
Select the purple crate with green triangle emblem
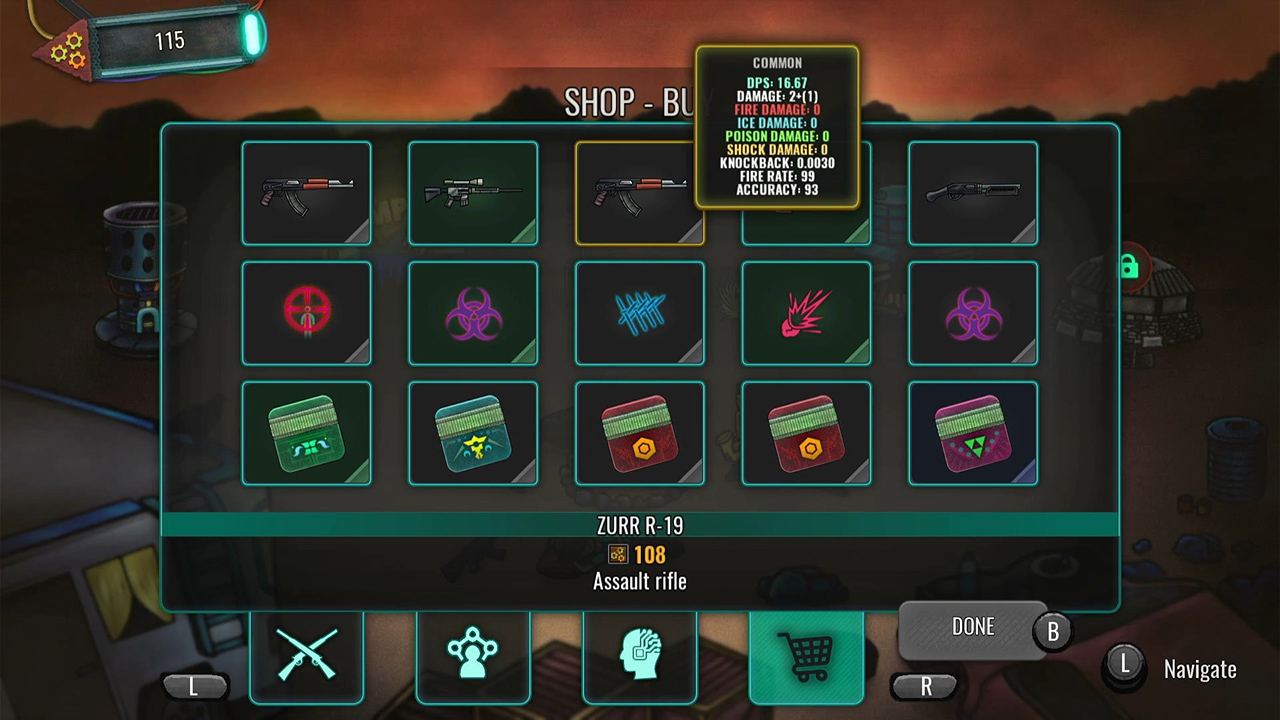[973, 433]
